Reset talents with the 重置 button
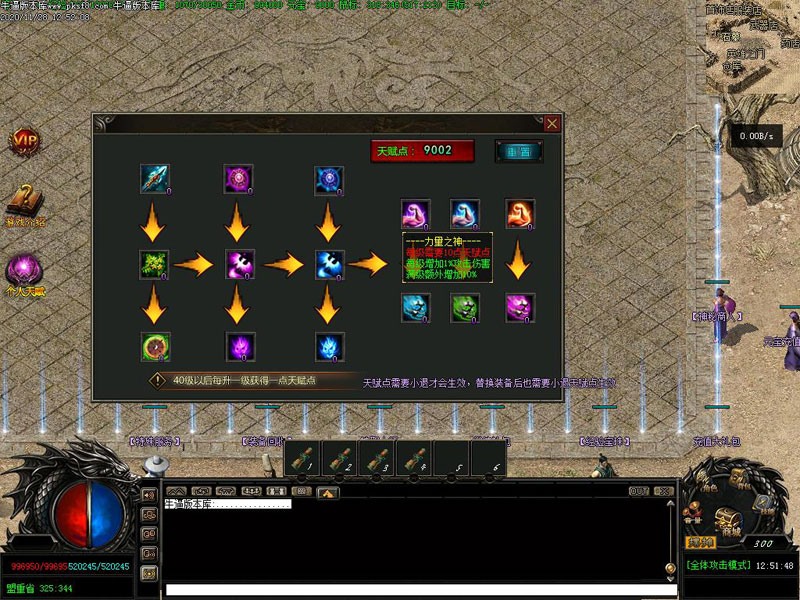 tap(519, 151)
